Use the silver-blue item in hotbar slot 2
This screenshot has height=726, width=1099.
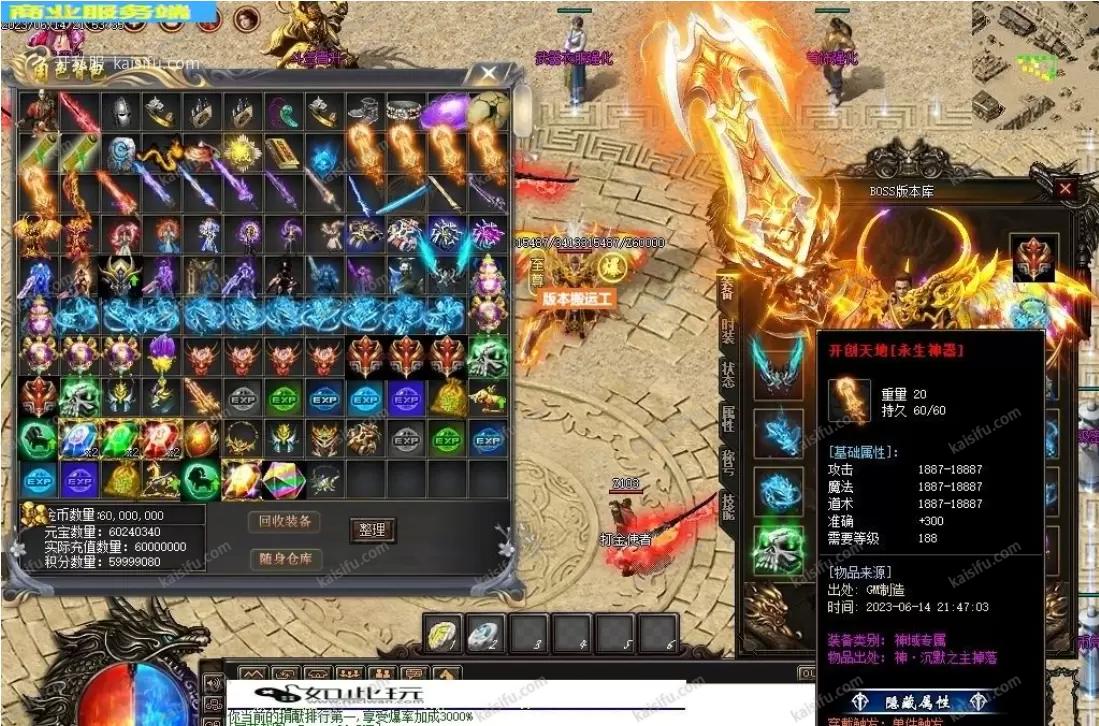(x=486, y=632)
